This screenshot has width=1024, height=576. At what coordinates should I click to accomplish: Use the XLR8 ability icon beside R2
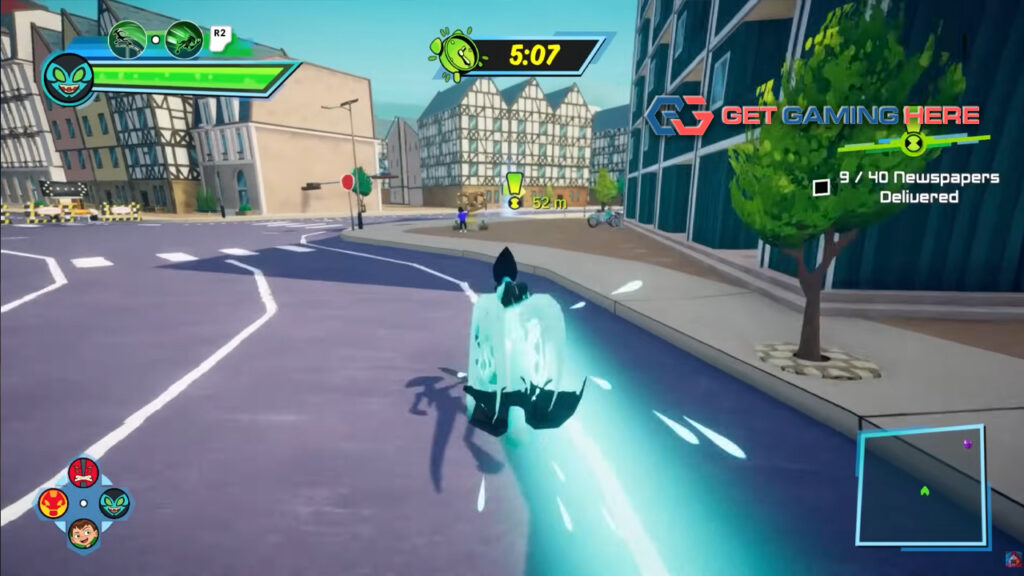(184, 39)
